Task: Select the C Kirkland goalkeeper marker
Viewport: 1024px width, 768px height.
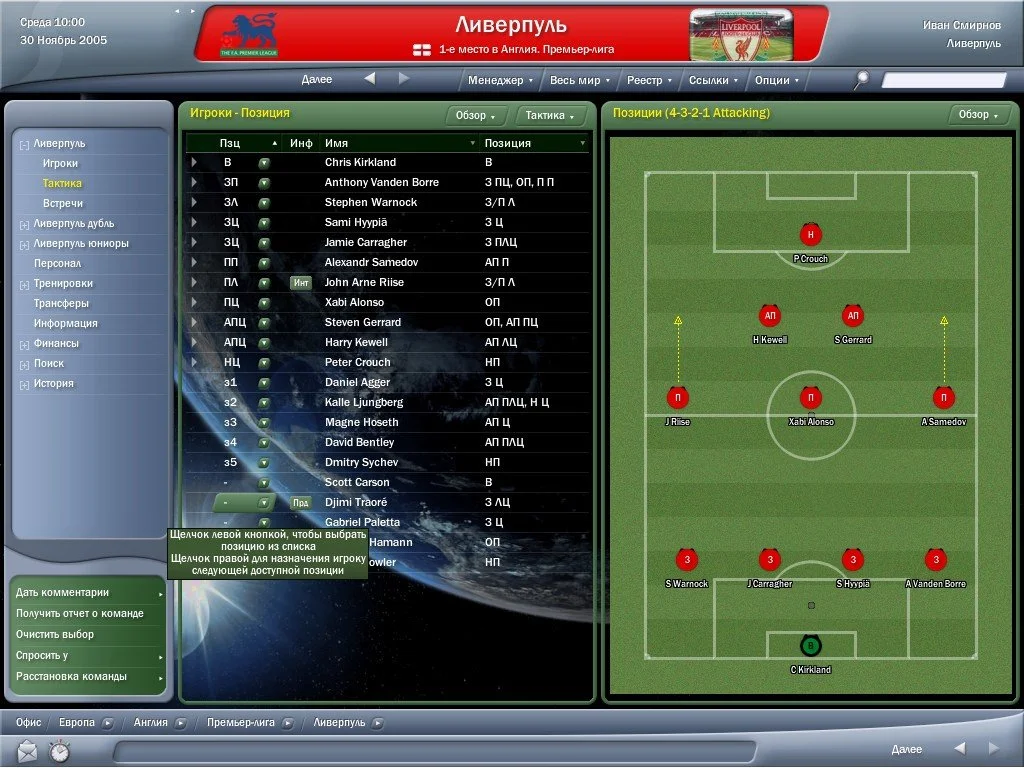Action: pyautogui.click(x=810, y=646)
